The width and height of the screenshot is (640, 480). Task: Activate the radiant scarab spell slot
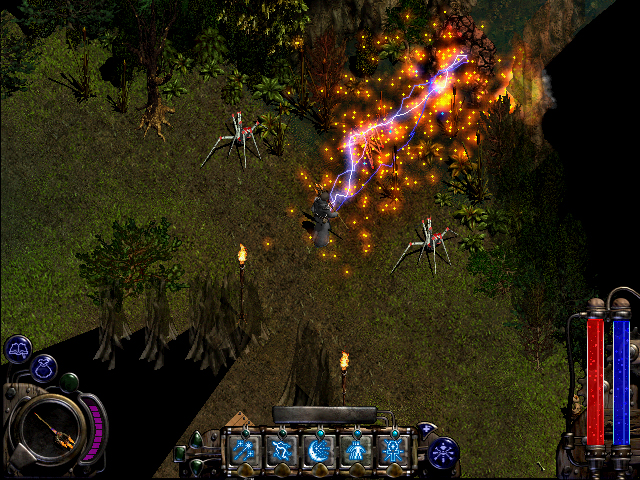393,450
